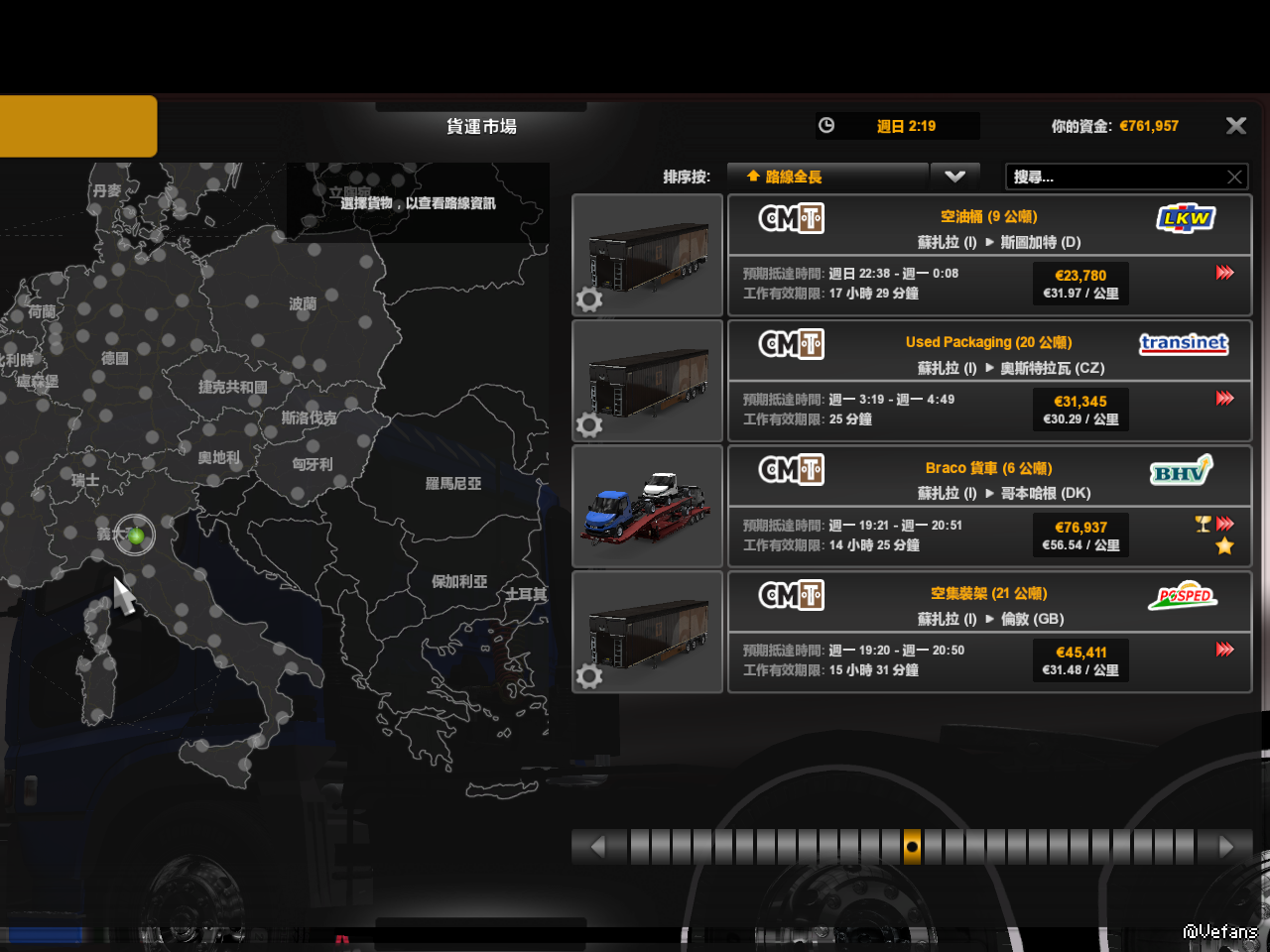Go to next page with right arrow
The width and height of the screenshot is (1270, 952).
[x=1226, y=847]
